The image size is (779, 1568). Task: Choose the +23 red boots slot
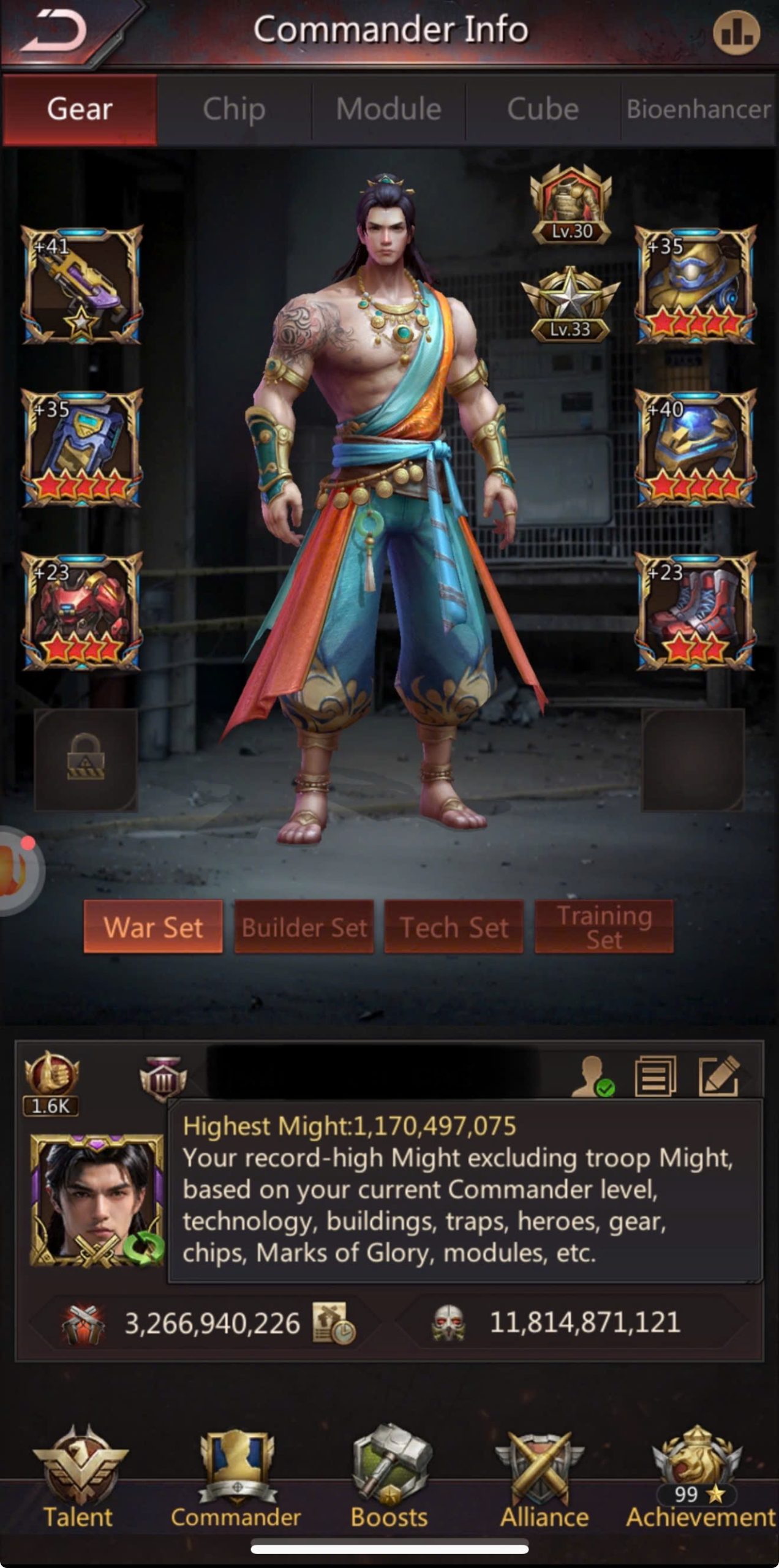(x=696, y=611)
